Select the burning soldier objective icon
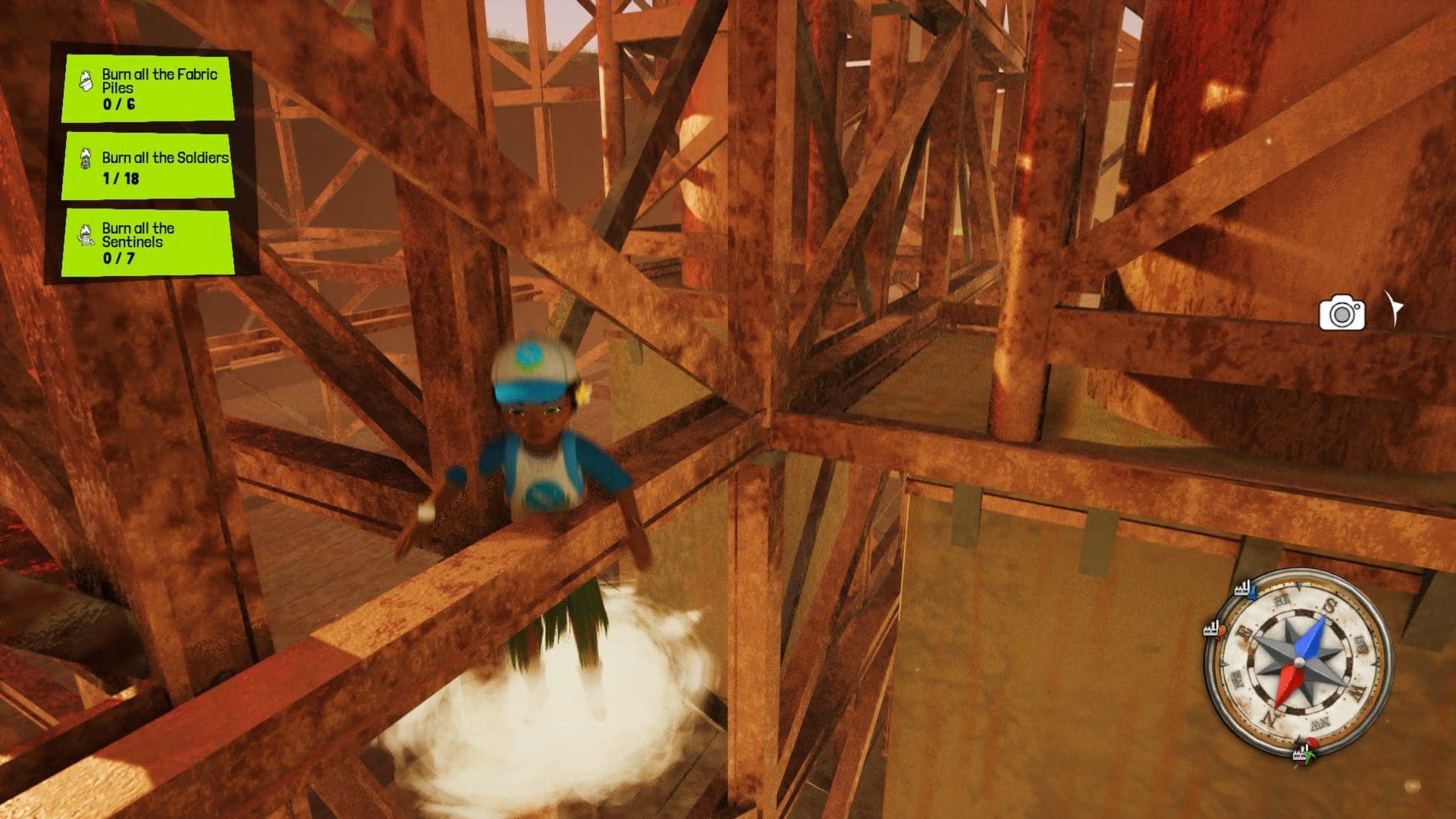This screenshot has height=819, width=1456. [85, 157]
